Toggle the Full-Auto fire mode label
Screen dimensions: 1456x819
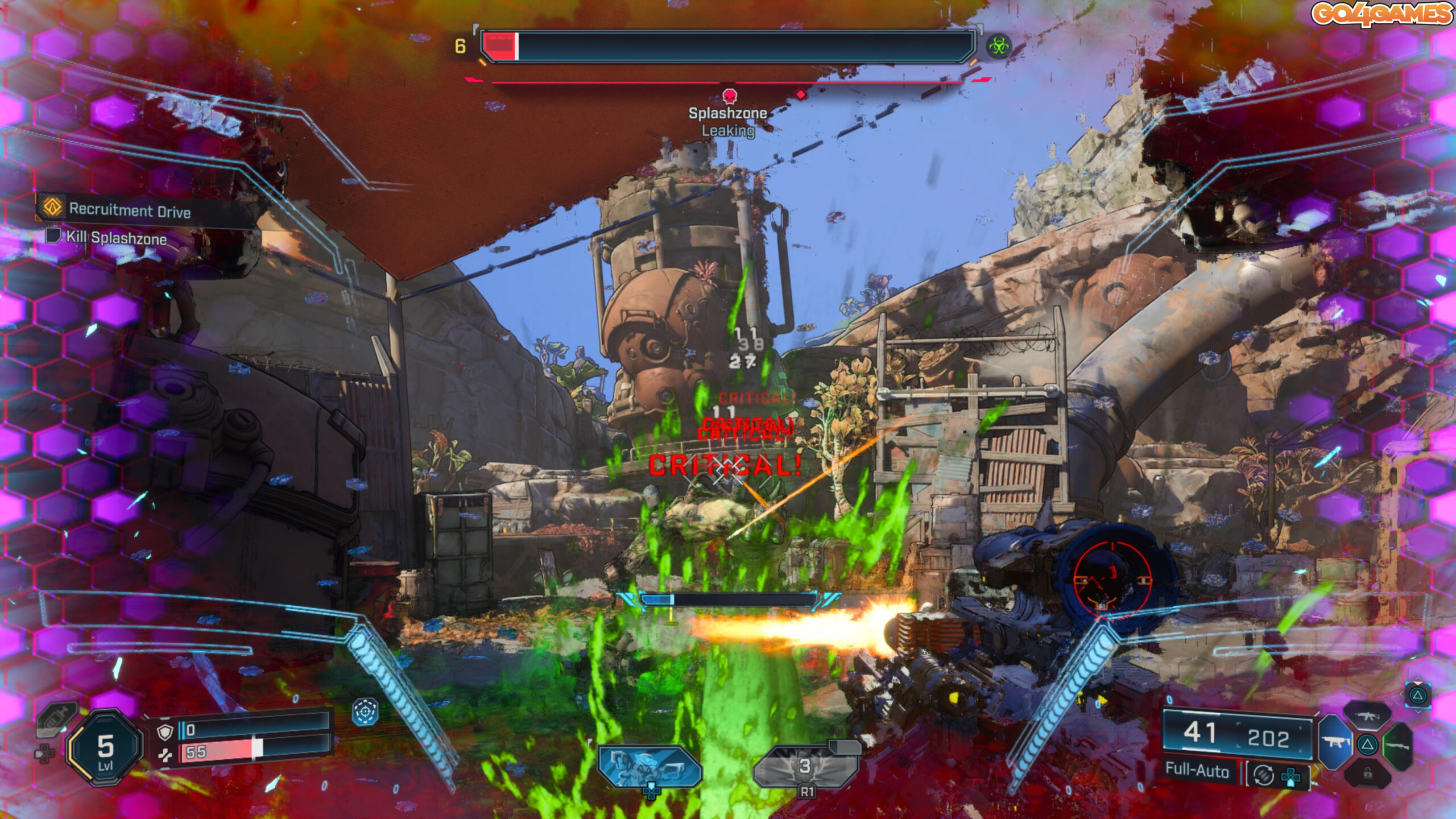click(1197, 770)
